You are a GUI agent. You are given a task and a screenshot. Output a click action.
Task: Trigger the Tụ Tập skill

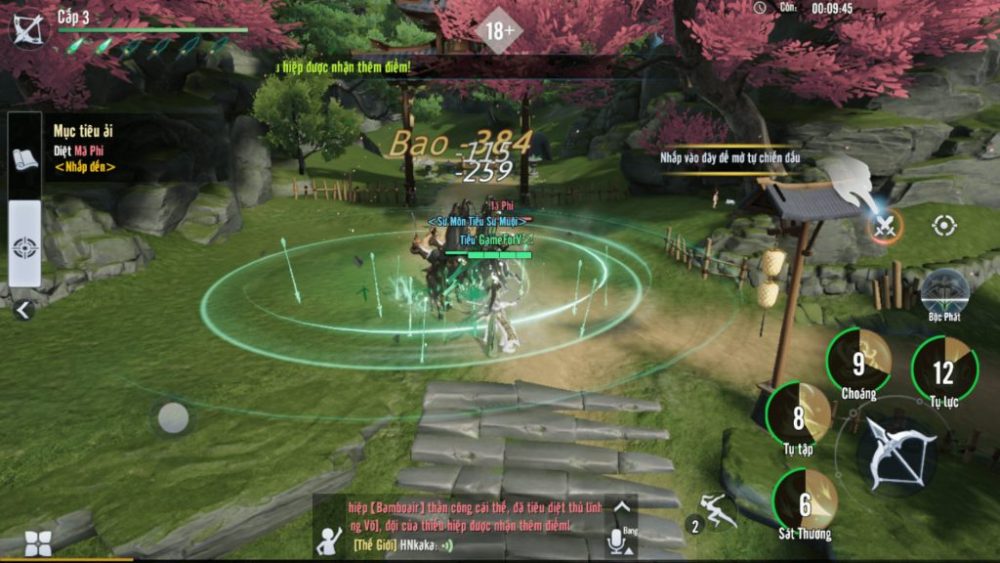click(x=798, y=413)
